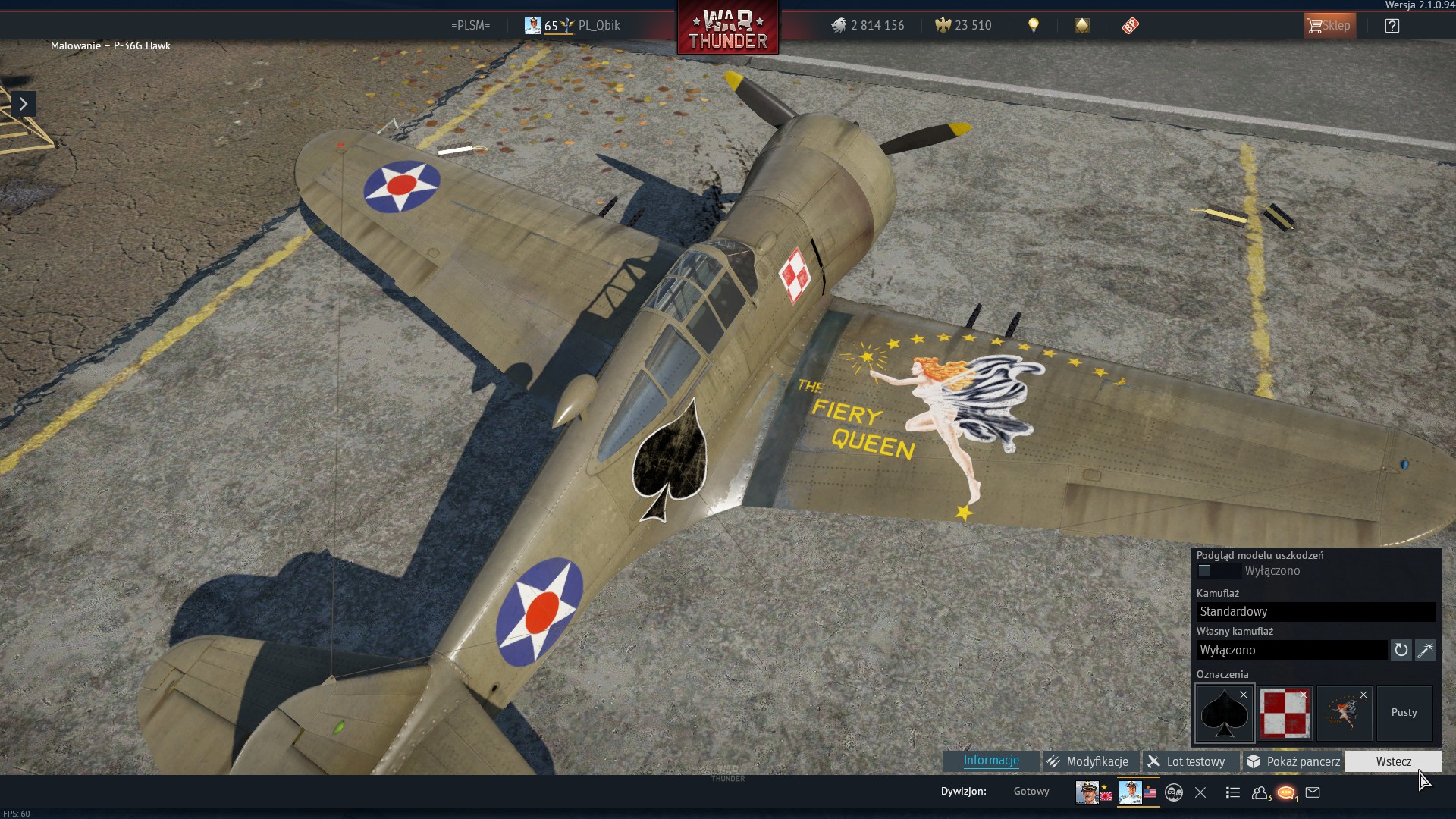The image size is (1456, 819).
Task: Open the PL_Qbik player profile
Action: (x=598, y=26)
